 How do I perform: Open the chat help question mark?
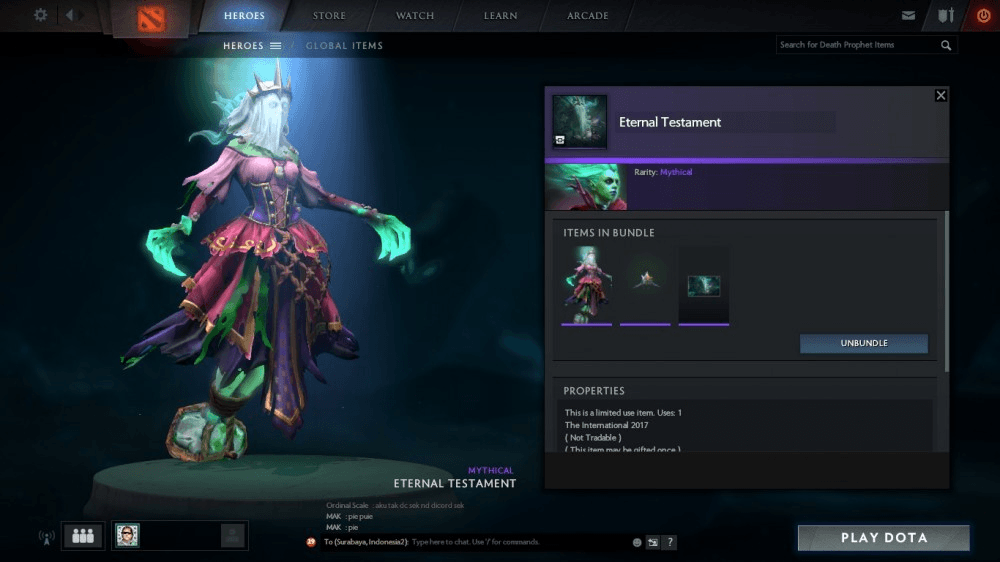click(670, 542)
